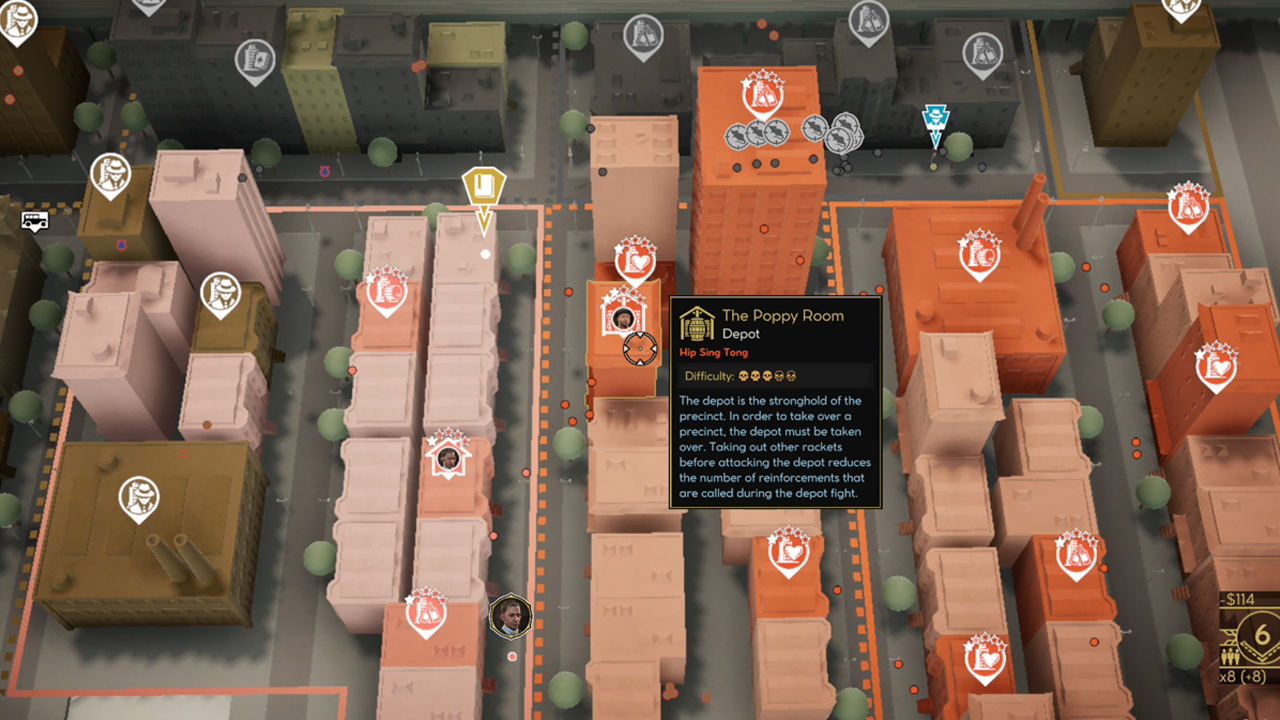This screenshot has width=1280, height=720.
Task: Click the day counter showing 6
Action: click(x=1262, y=634)
